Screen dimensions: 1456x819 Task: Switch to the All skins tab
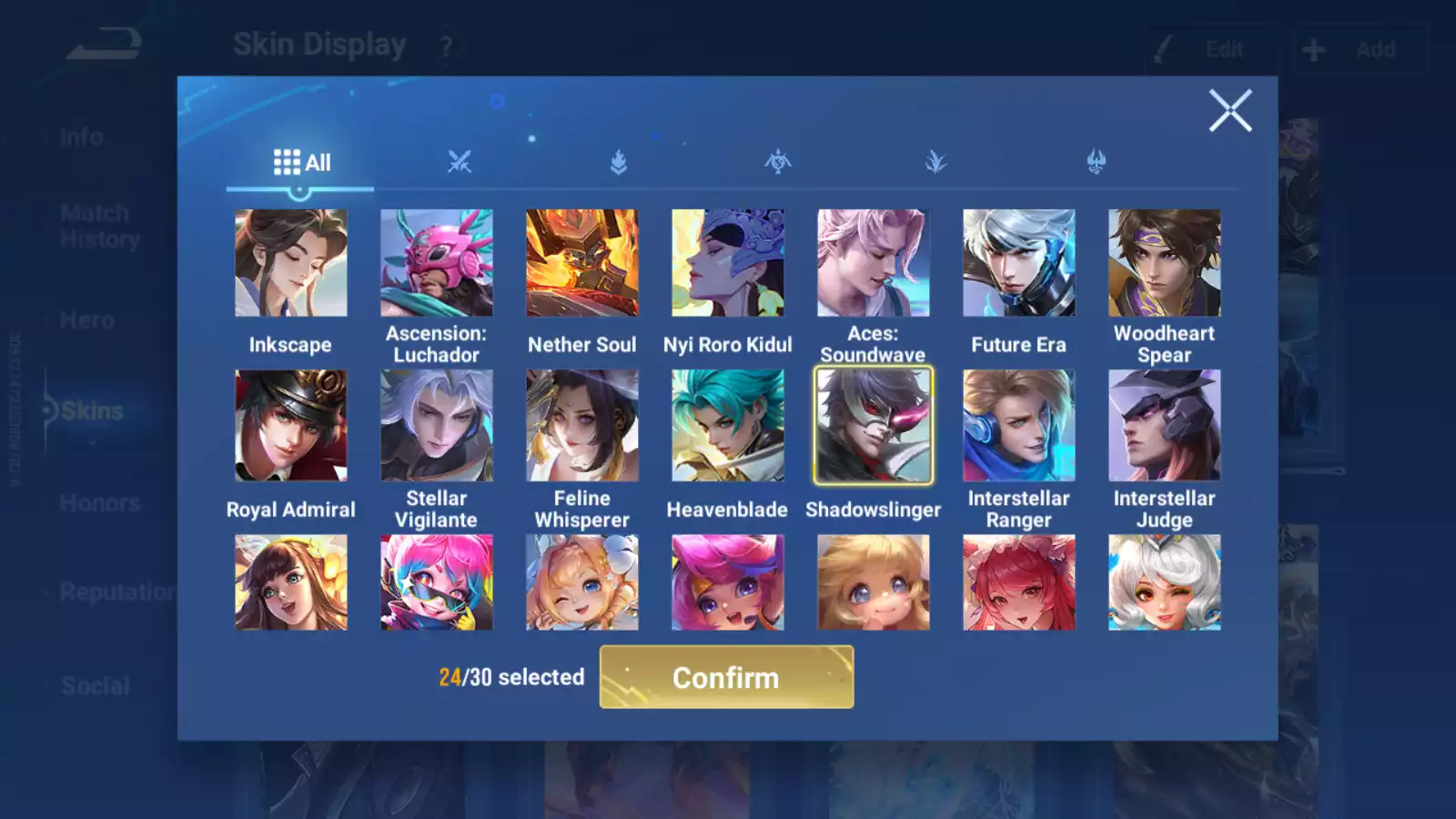[x=301, y=163]
